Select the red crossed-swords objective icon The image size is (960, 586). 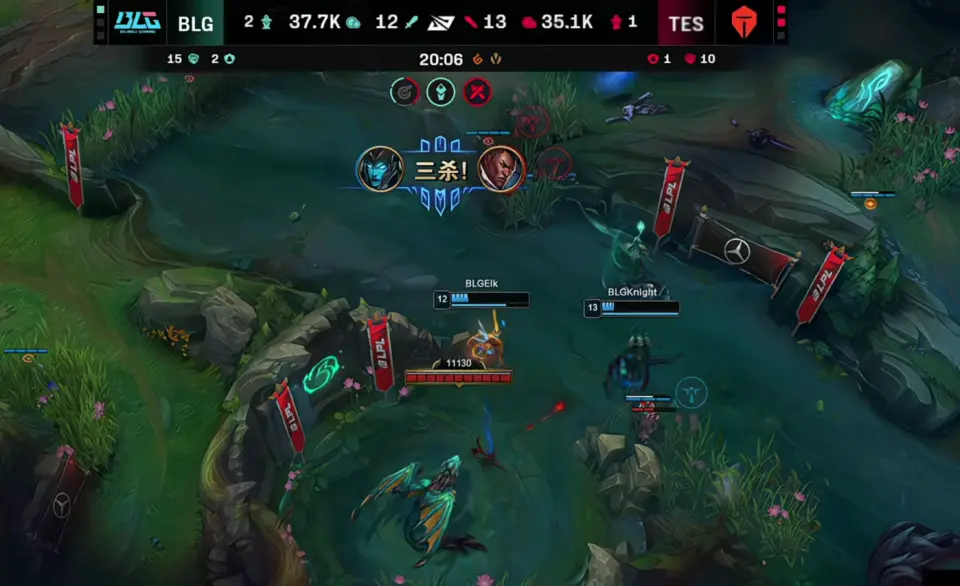click(x=478, y=92)
